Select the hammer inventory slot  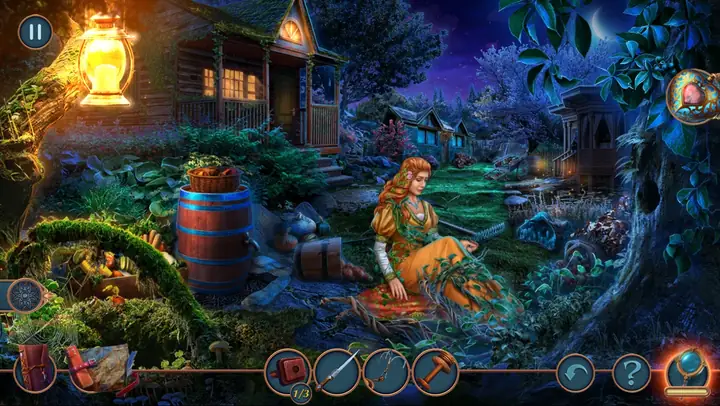[435, 372]
